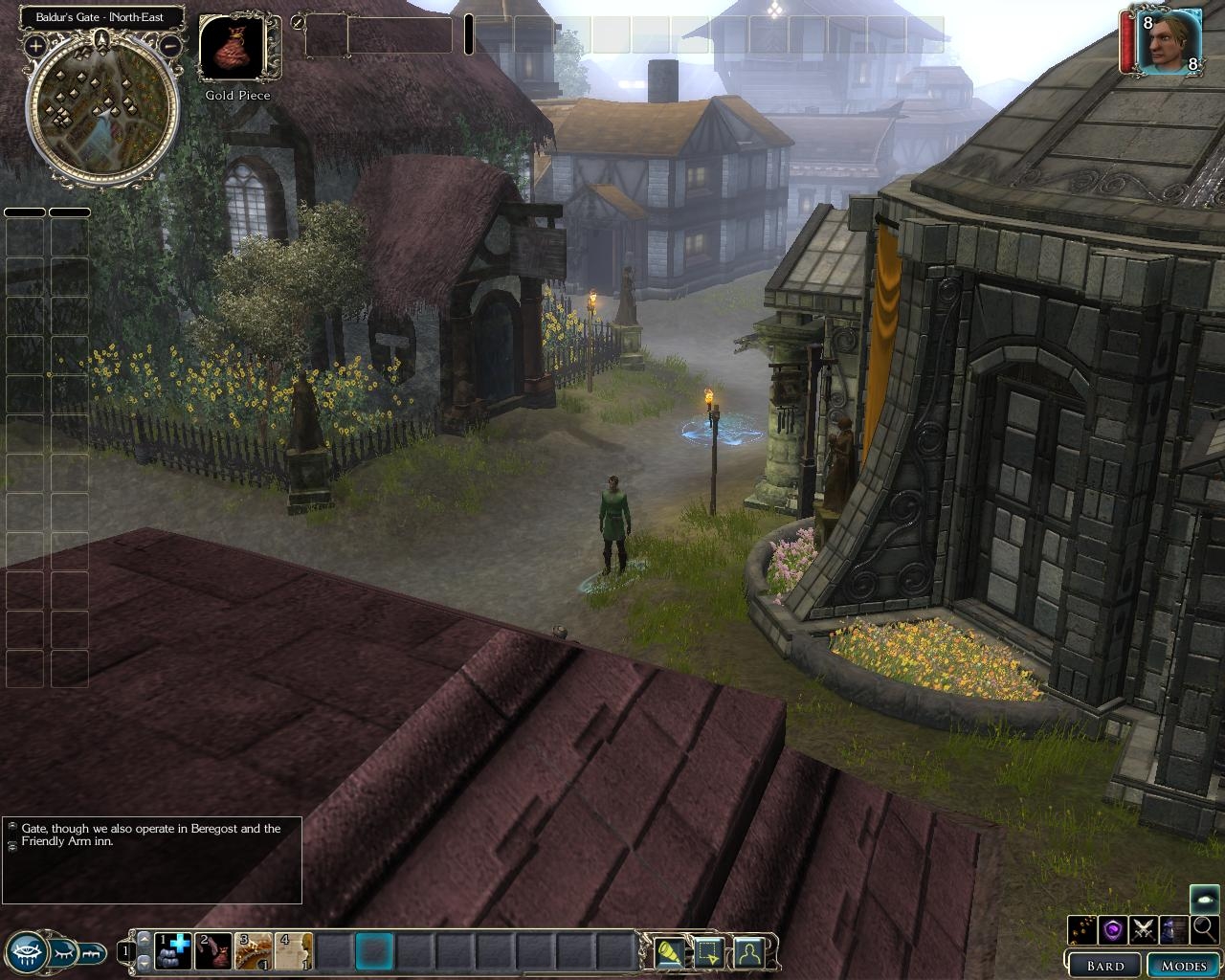
Task: Click the character silhouette button
Action: coord(748,953)
